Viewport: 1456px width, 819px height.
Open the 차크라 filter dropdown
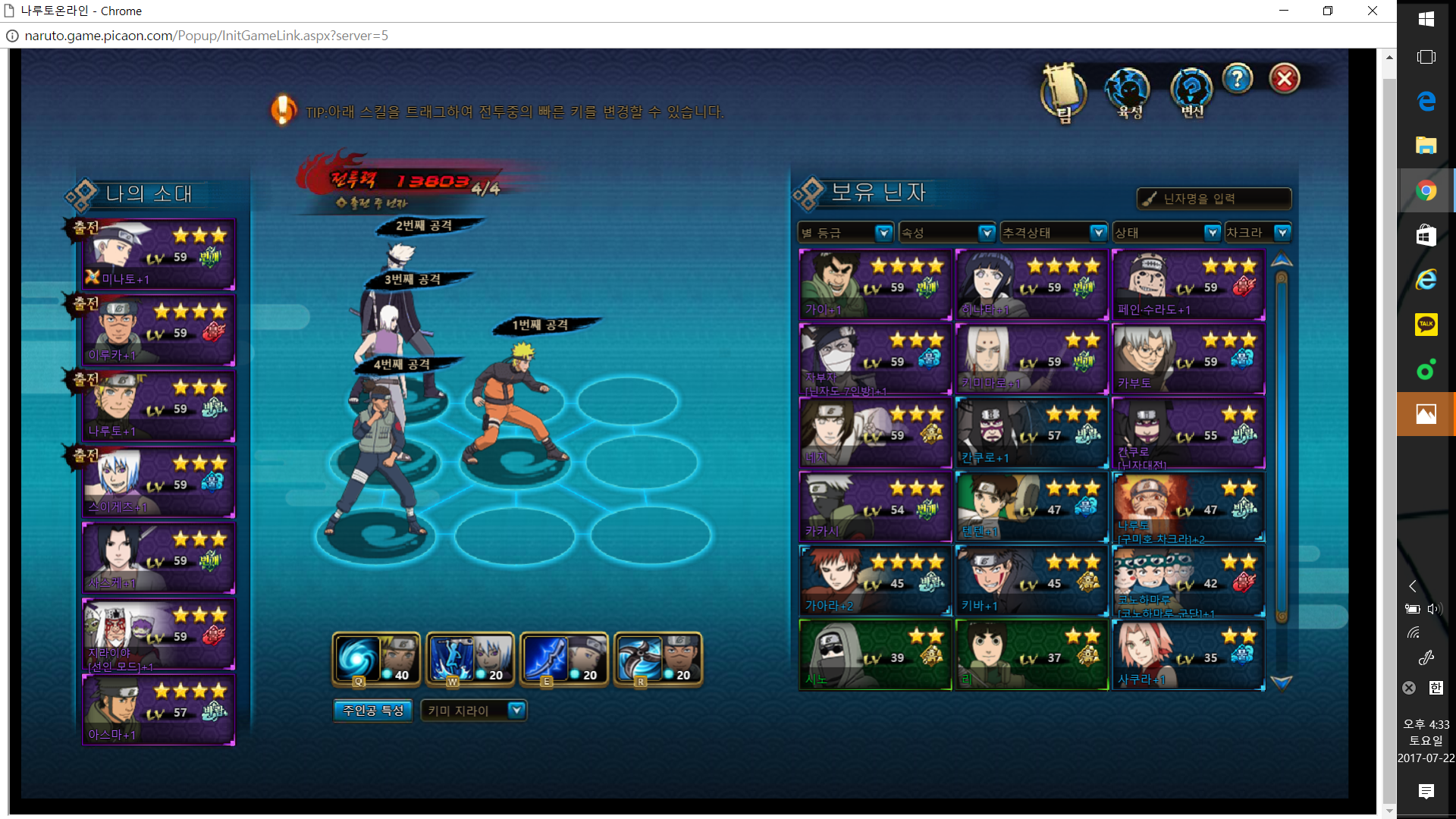coord(1257,233)
